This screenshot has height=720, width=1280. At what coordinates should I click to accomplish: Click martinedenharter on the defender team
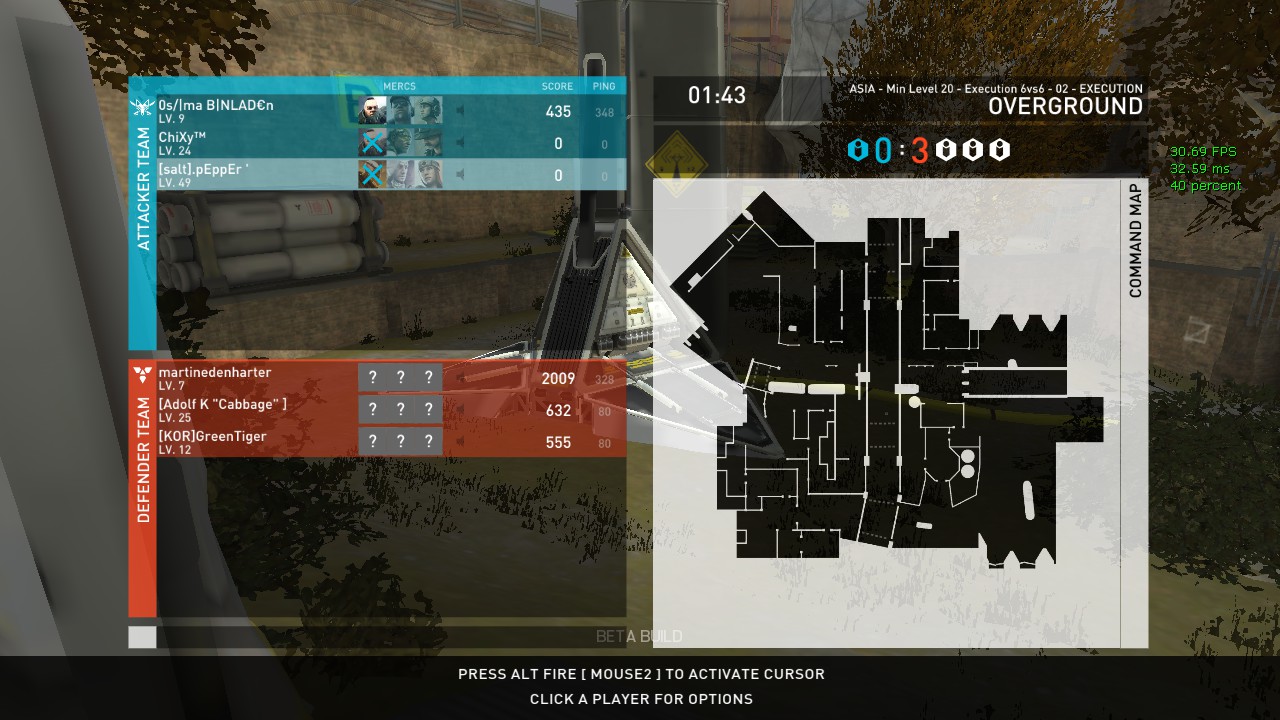(x=214, y=378)
